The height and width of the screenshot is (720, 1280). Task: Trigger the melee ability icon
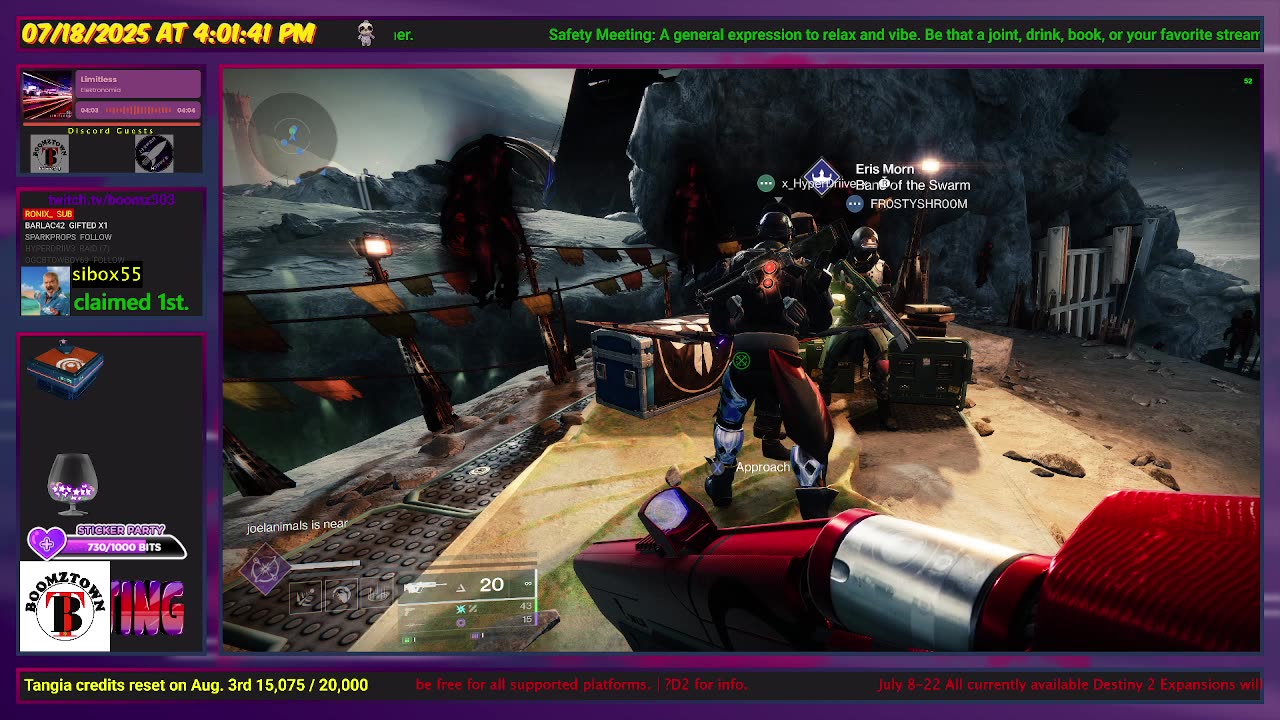tap(342, 596)
